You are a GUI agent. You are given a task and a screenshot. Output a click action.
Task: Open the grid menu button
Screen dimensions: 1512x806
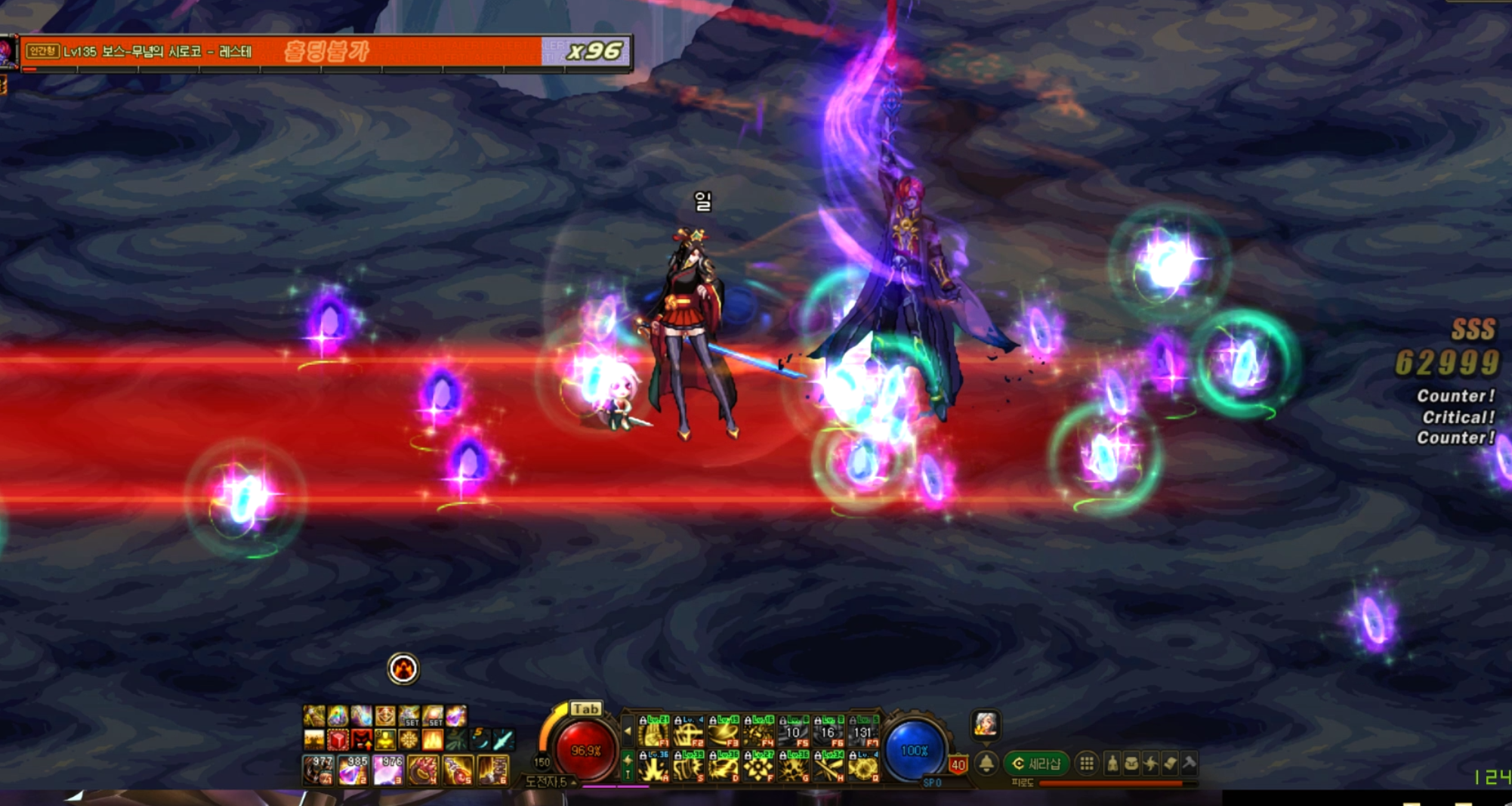(1086, 764)
